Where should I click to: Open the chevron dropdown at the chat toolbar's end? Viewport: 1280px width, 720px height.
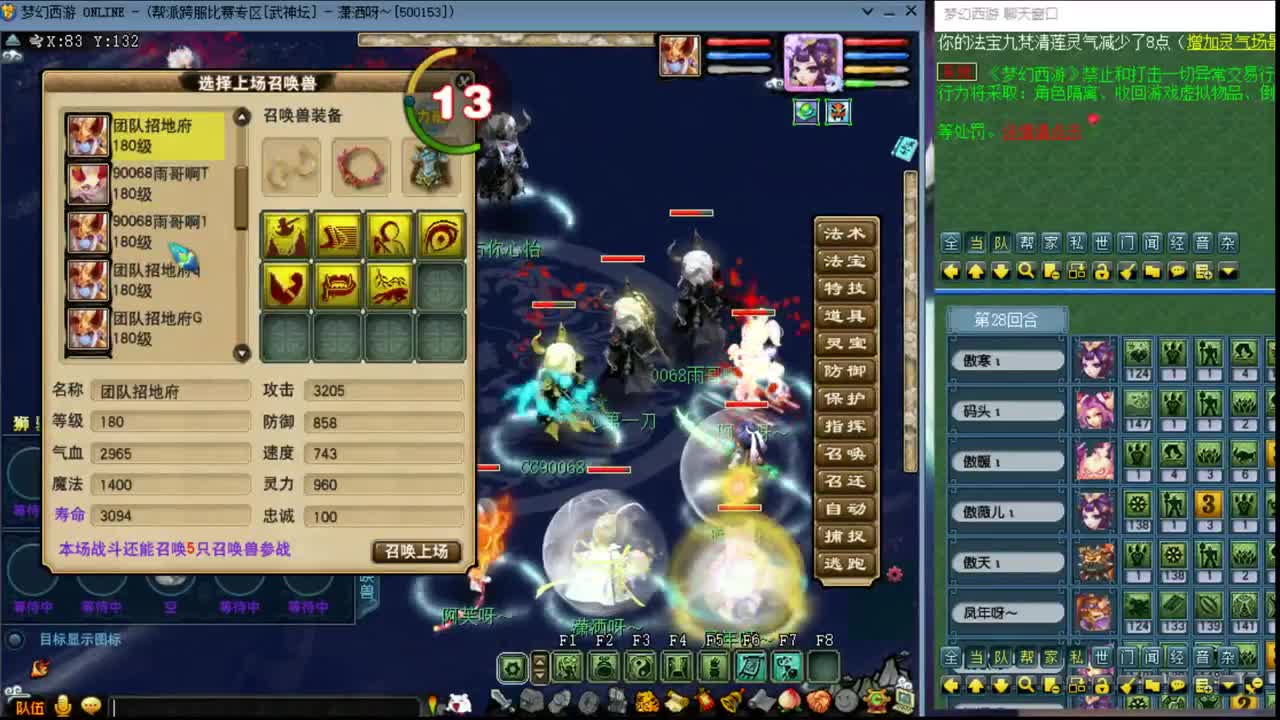[1229, 270]
